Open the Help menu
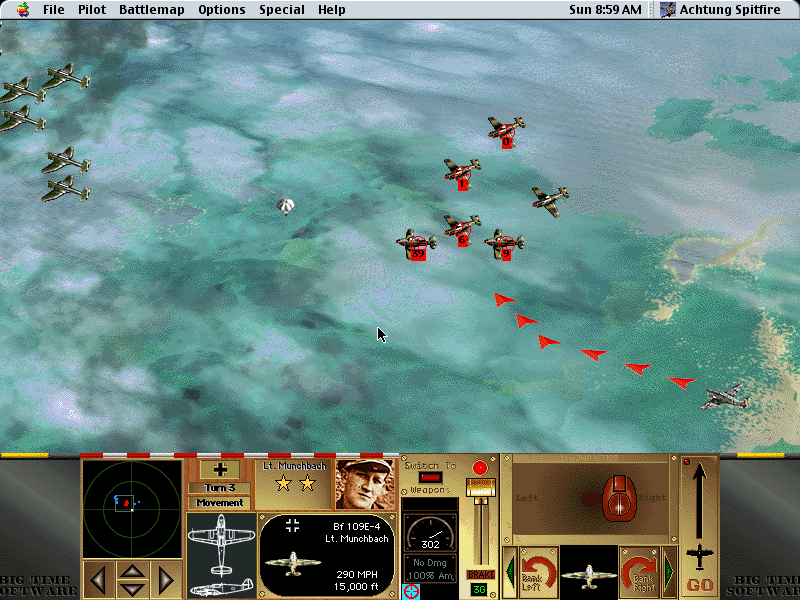Viewport: 800px width, 600px height. pos(332,10)
